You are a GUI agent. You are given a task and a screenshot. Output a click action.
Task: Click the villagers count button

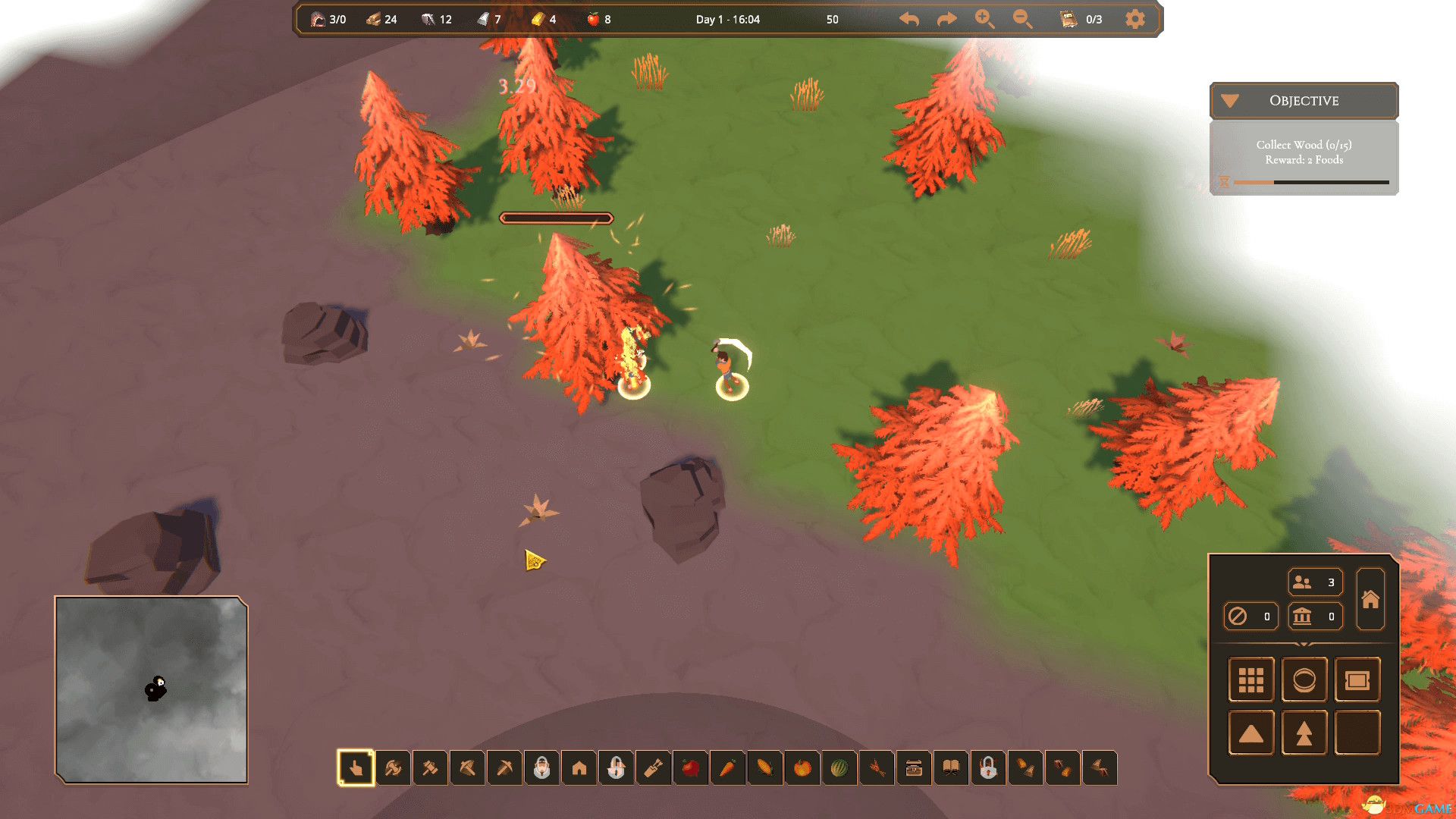coord(1315,582)
